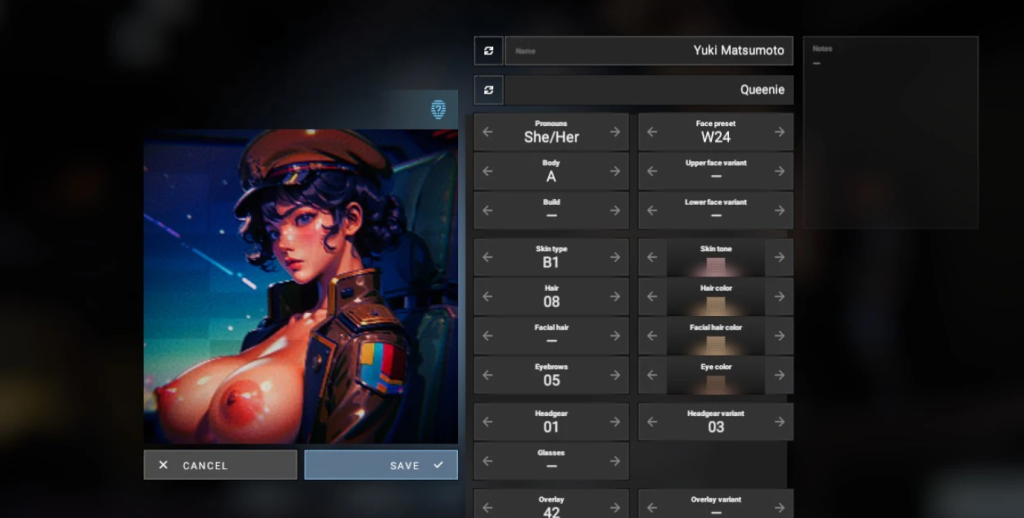This screenshot has width=1024, height=518.
Task: Cancel character editing
Action: [x=220, y=465]
